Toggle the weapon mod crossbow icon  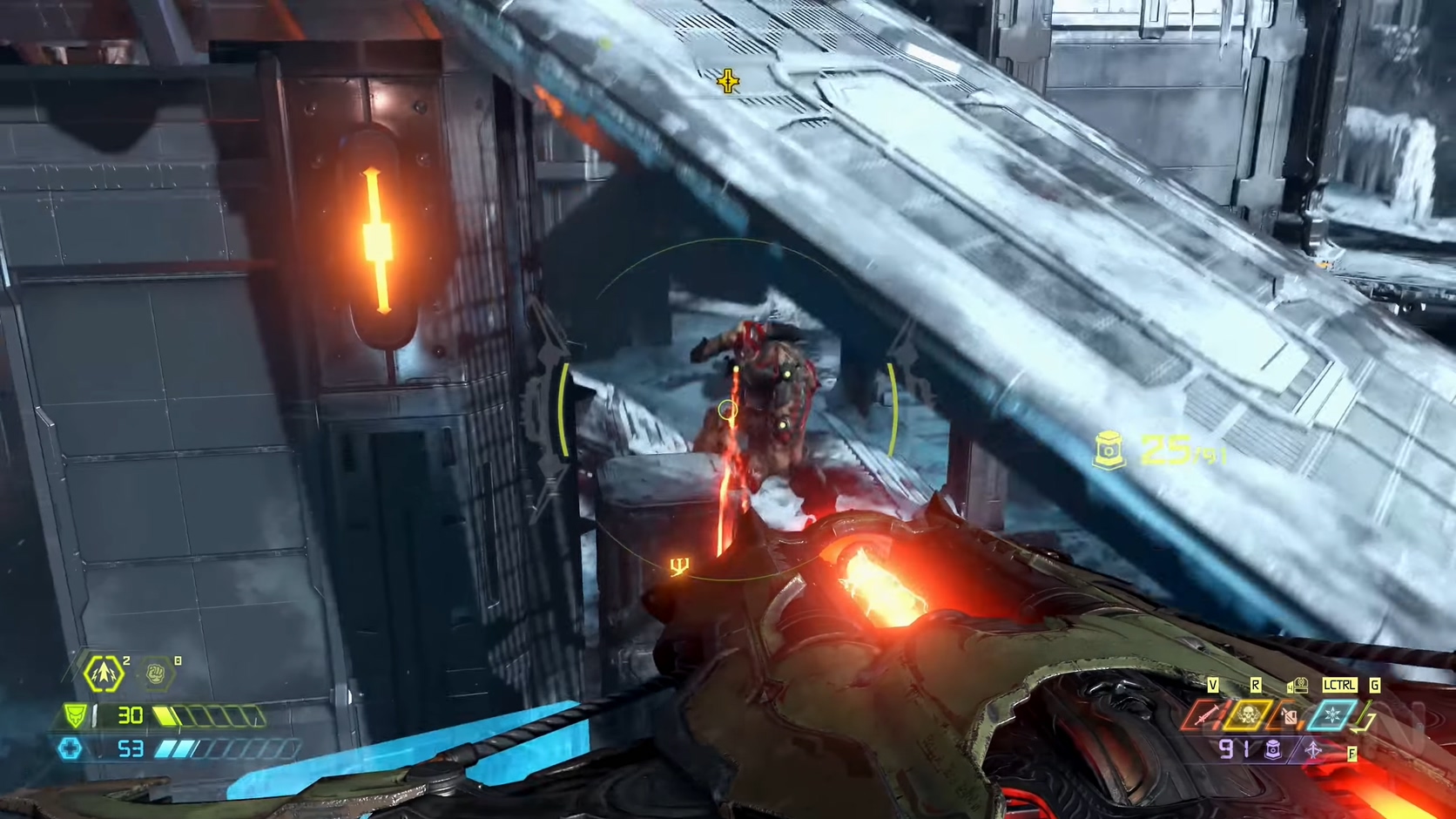(x=1313, y=749)
